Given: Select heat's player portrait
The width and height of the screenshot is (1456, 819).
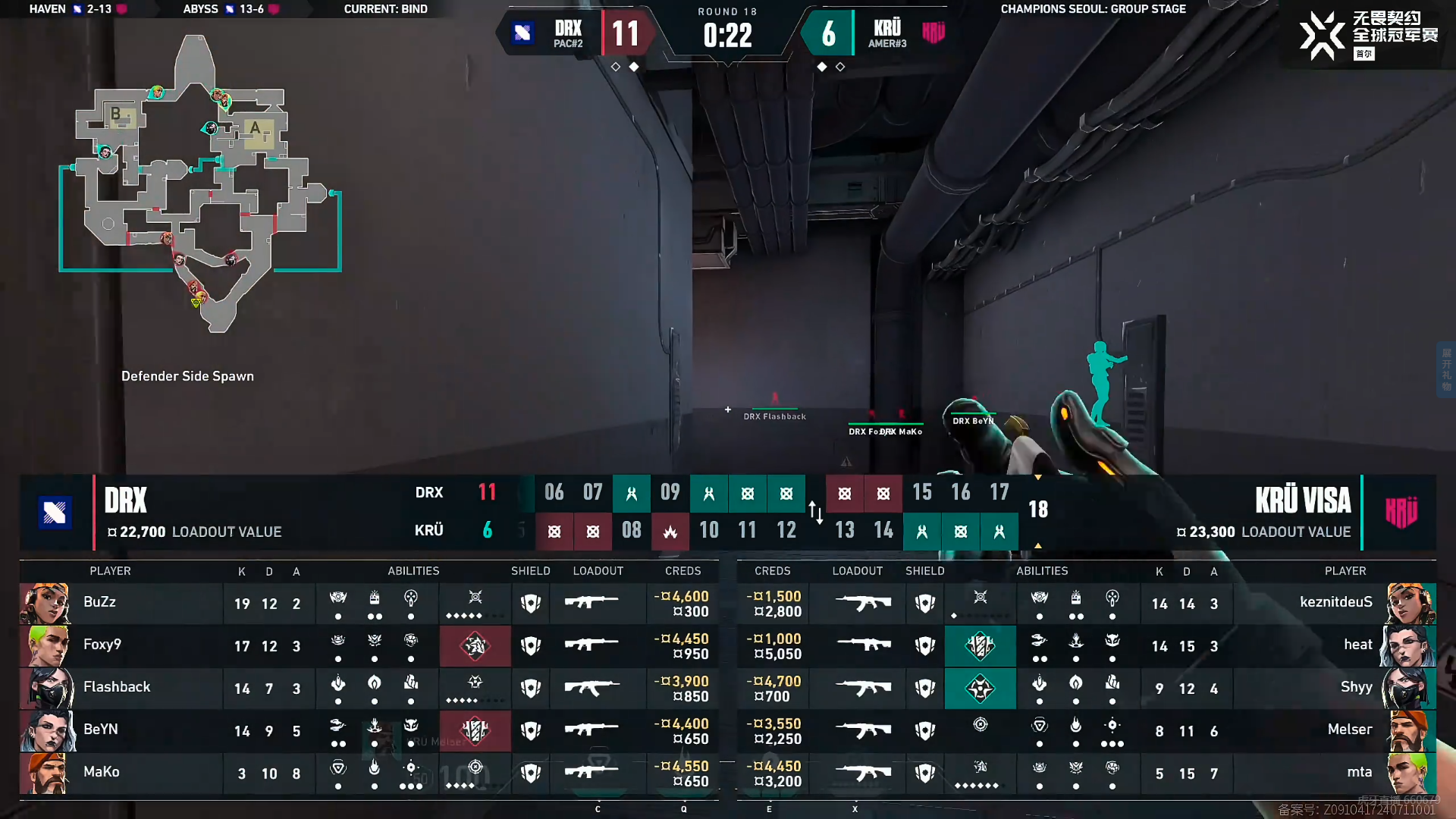Looking at the screenshot, I should coord(1410,646).
